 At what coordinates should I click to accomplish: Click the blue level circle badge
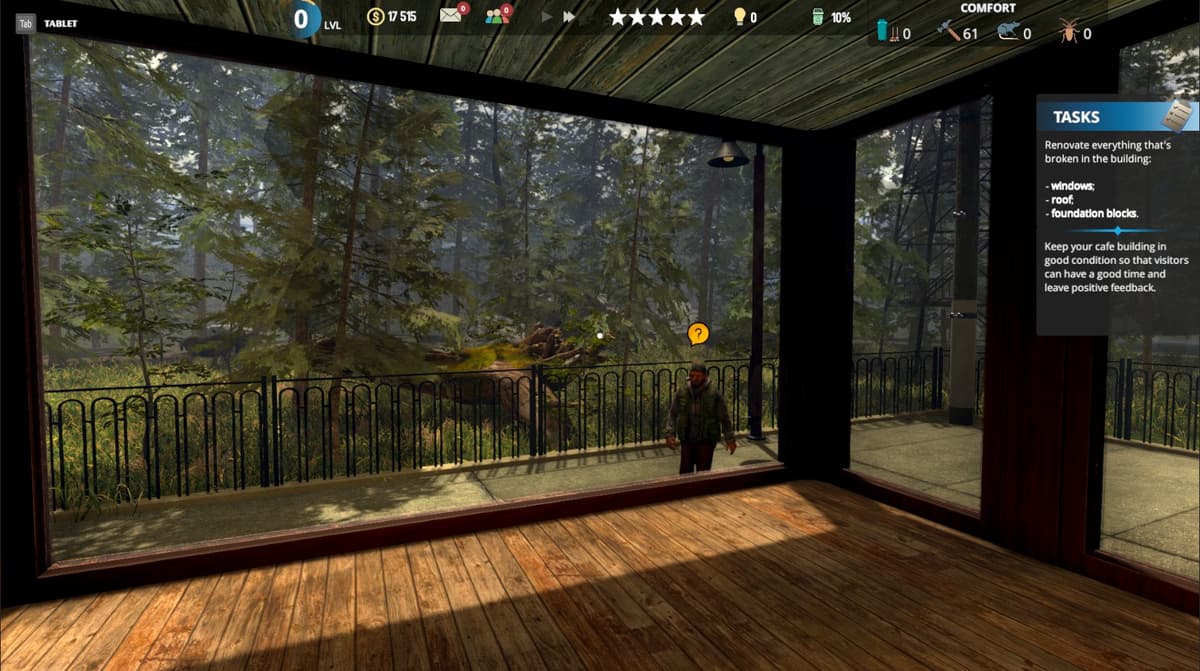(x=301, y=18)
